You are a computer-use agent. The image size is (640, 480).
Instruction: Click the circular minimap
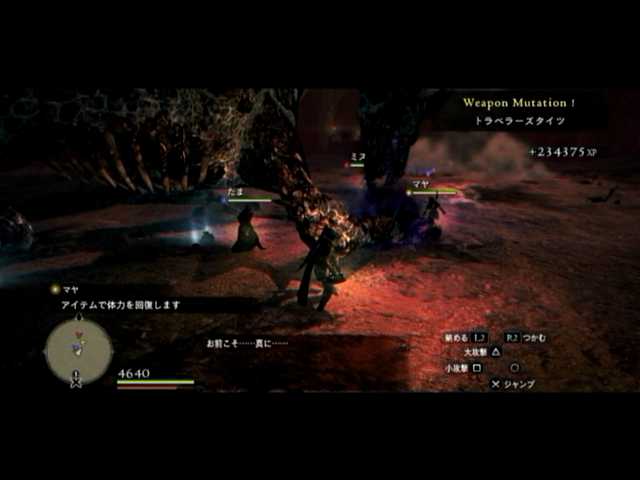(x=78, y=350)
